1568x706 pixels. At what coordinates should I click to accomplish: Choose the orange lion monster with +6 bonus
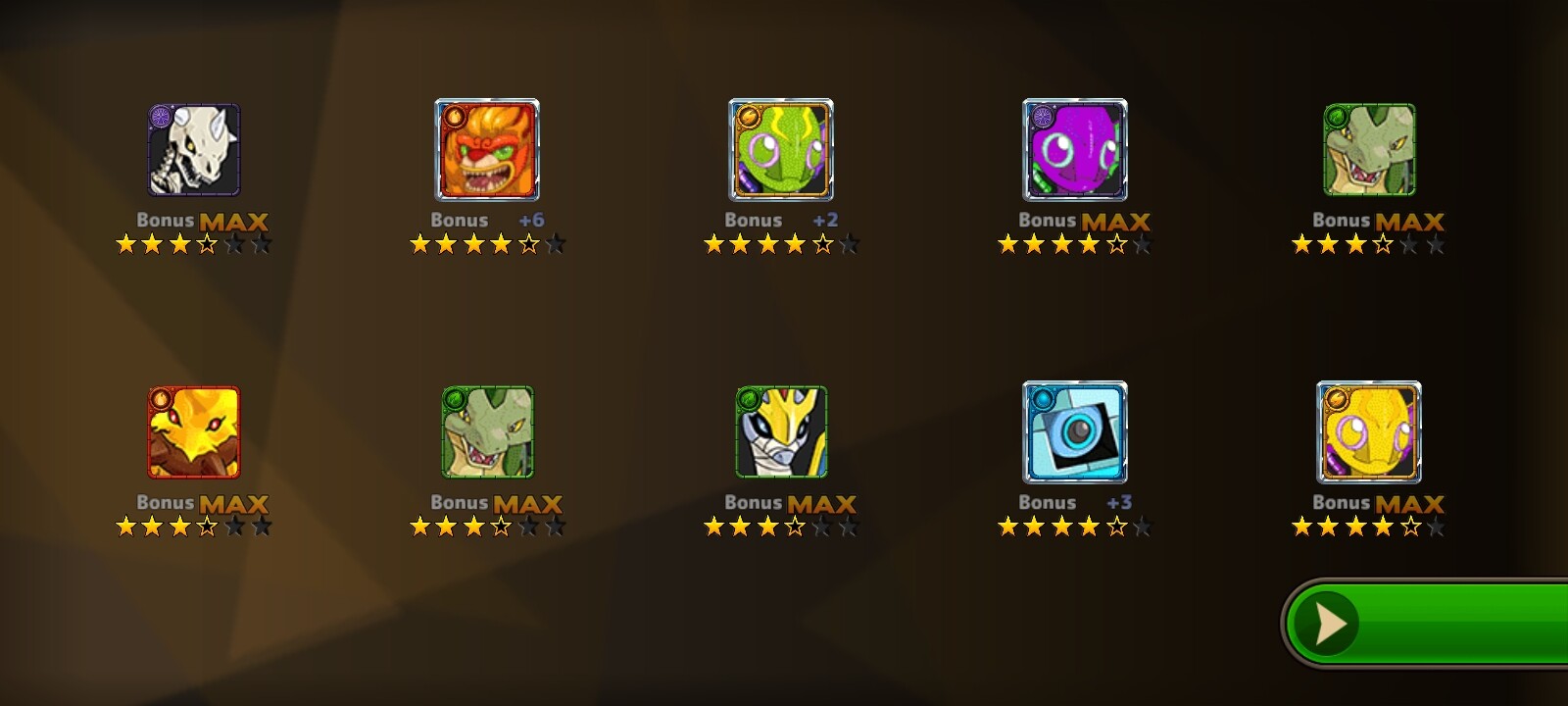coord(487,150)
